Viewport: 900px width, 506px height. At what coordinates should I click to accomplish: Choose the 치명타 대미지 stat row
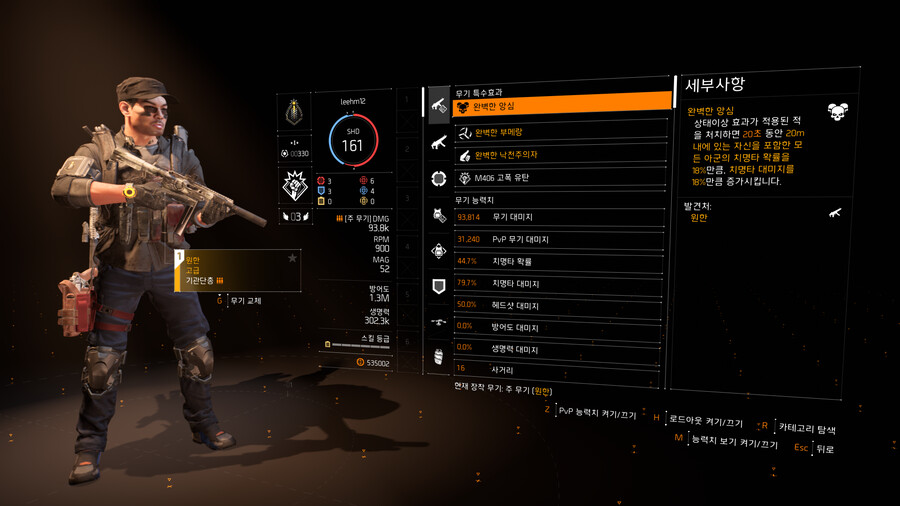(560, 284)
